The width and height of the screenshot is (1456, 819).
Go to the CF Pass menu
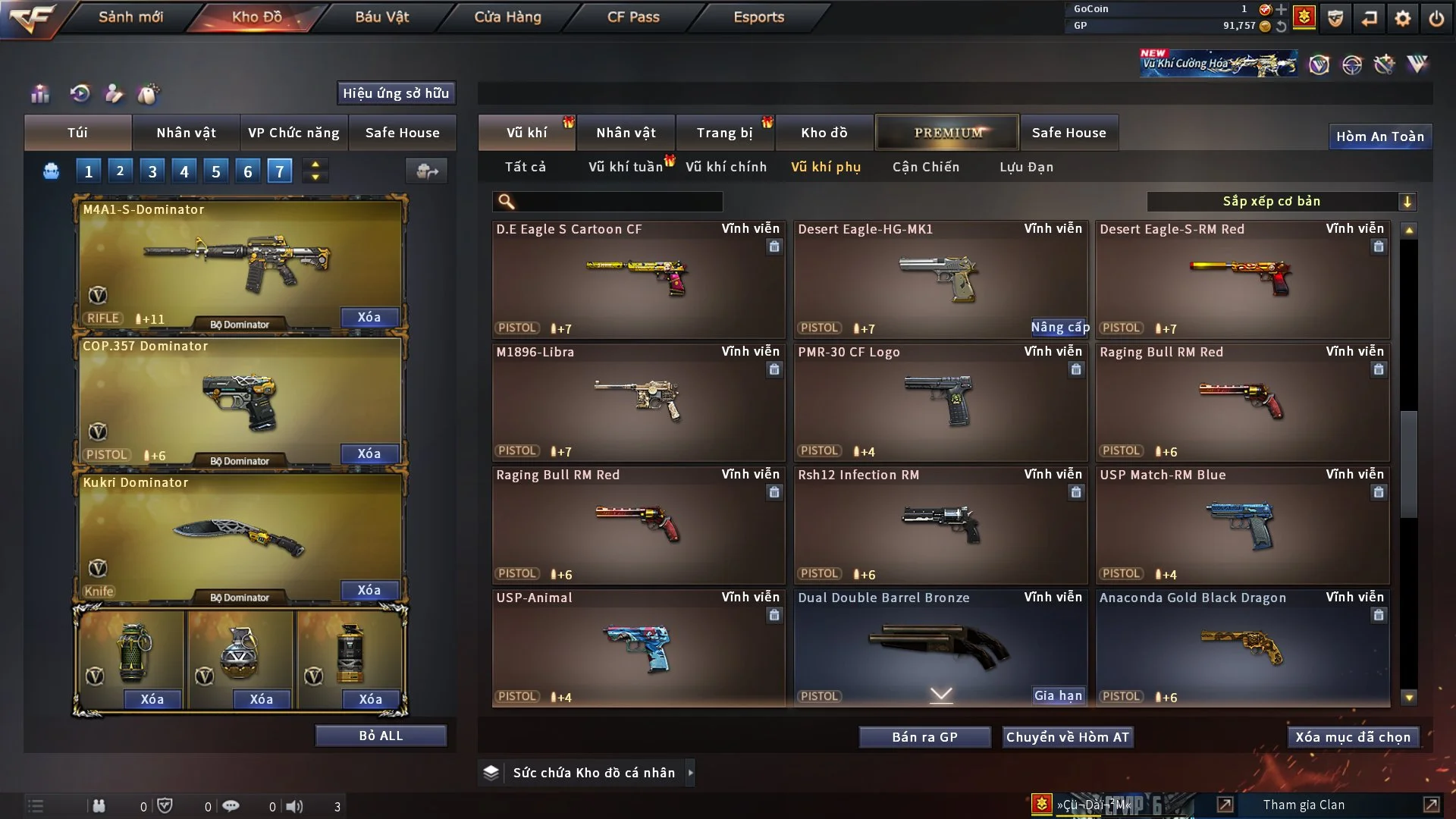(x=633, y=17)
